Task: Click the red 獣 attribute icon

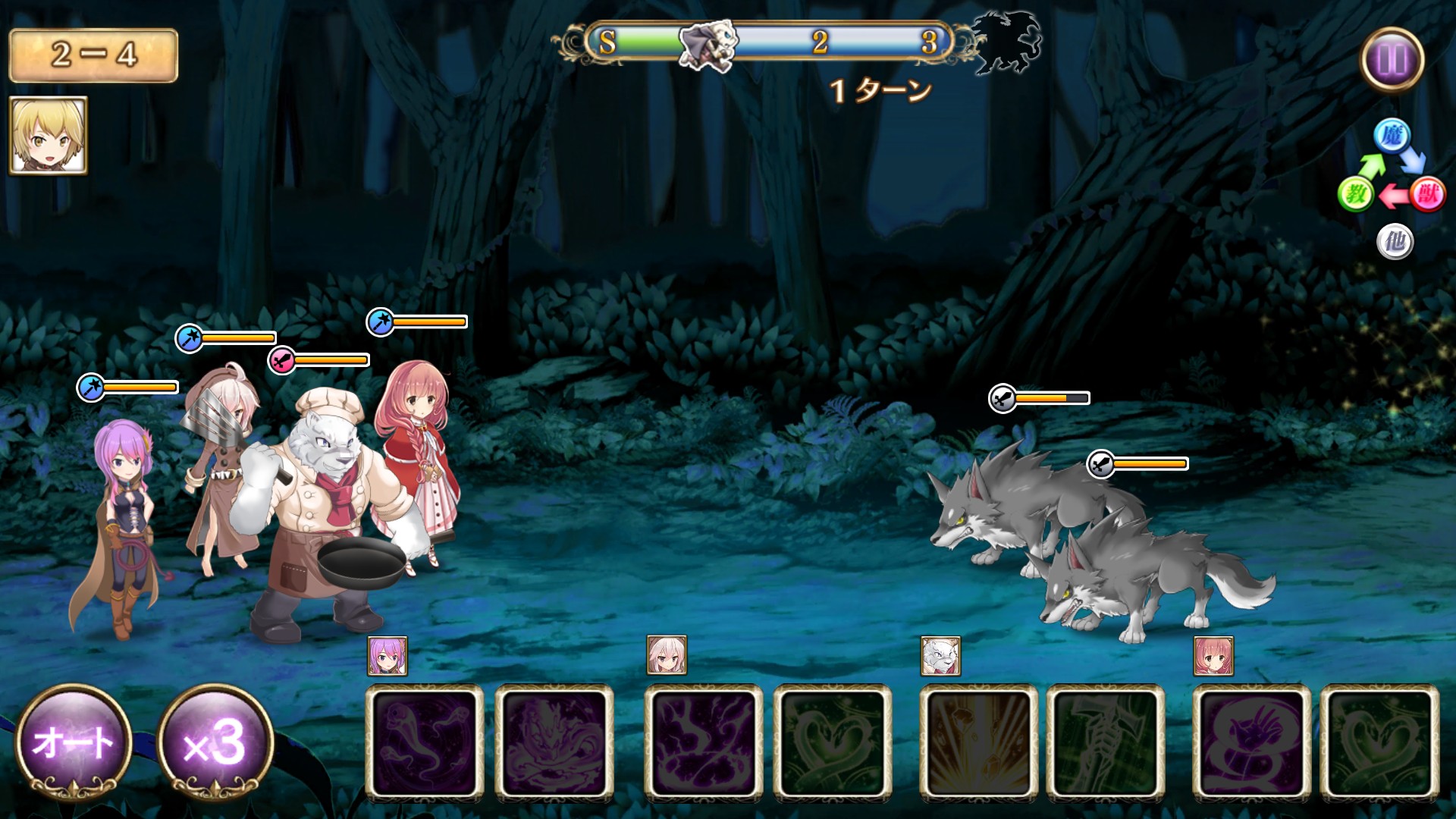Action: coord(1427,195)
